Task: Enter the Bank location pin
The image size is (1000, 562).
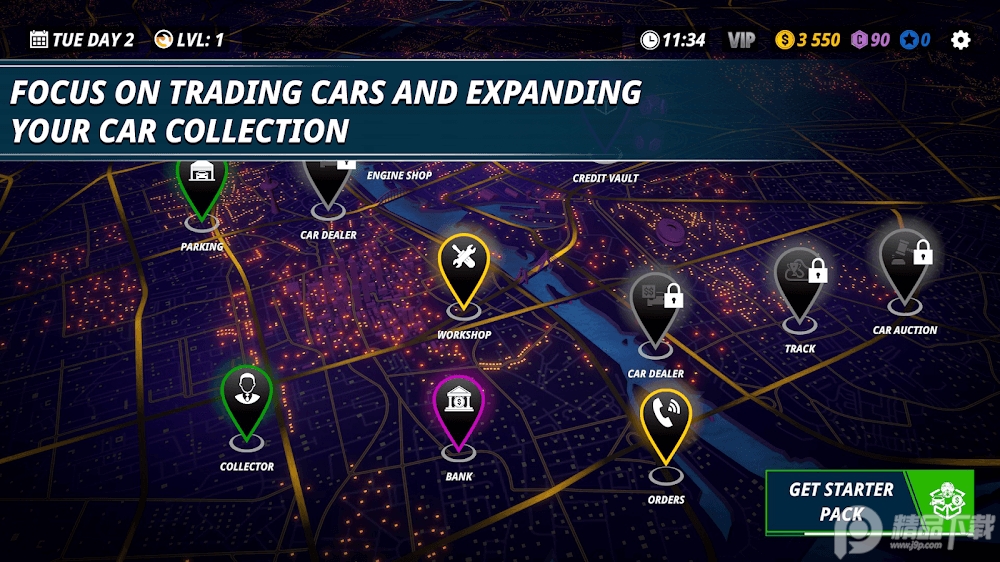Action: pyautogui.click(x=458, y=406)
